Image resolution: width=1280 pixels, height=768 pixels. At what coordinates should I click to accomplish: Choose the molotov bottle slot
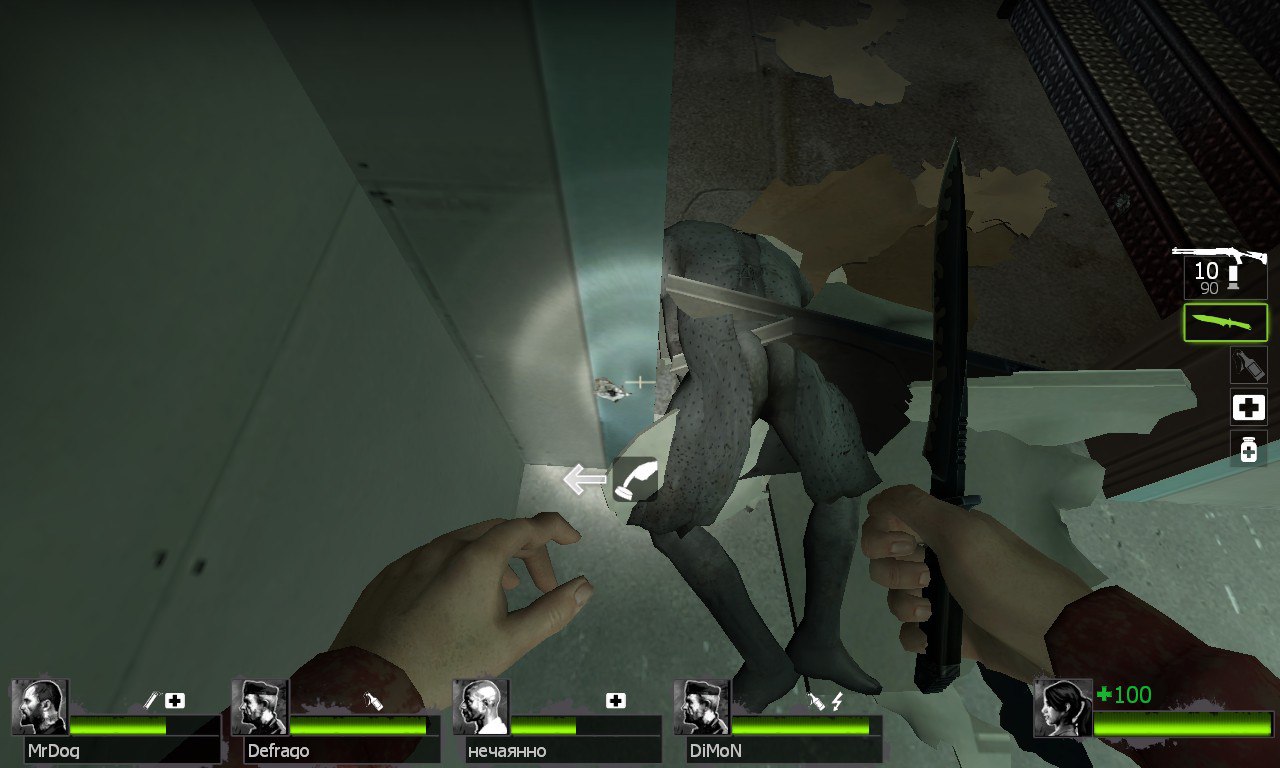point(1248,365)
